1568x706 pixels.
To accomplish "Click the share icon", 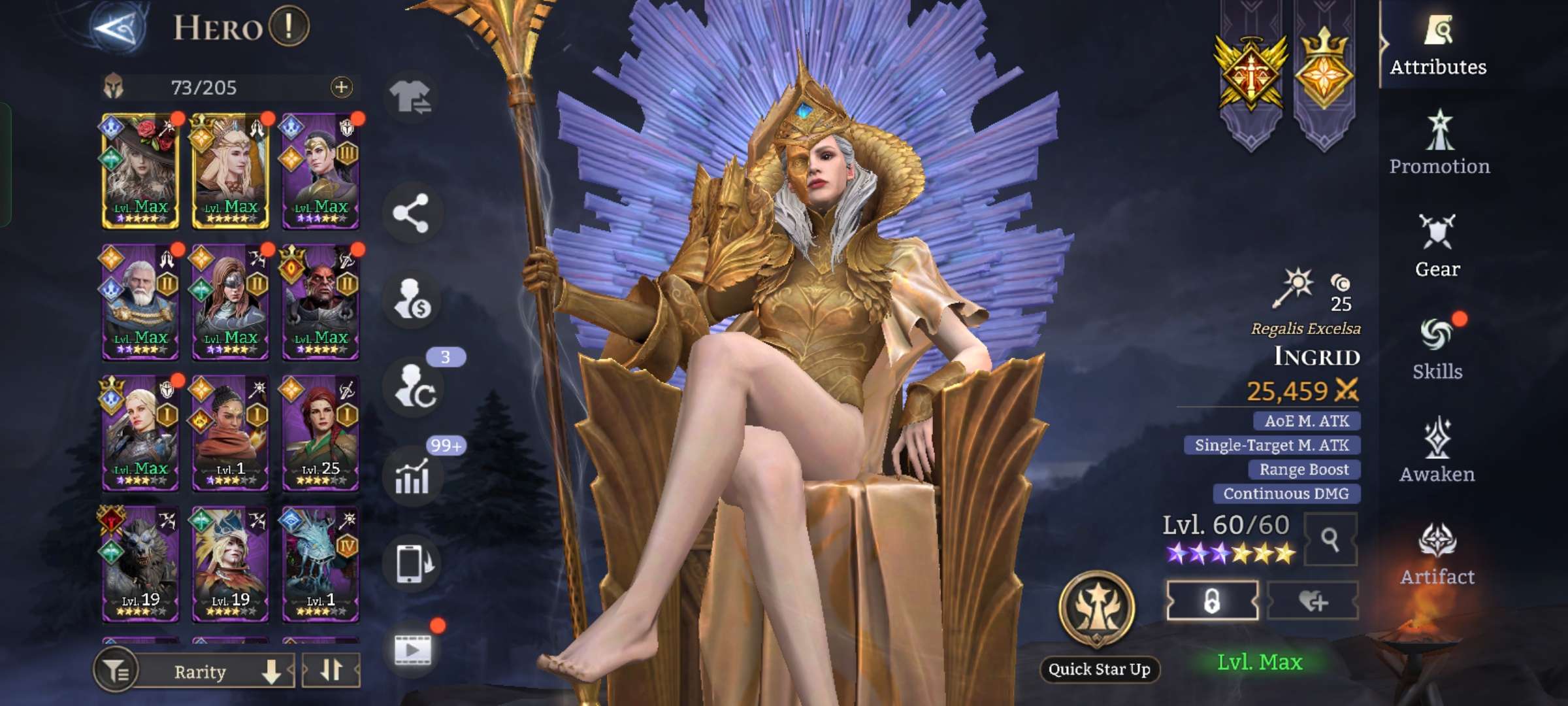I will 411,213.
